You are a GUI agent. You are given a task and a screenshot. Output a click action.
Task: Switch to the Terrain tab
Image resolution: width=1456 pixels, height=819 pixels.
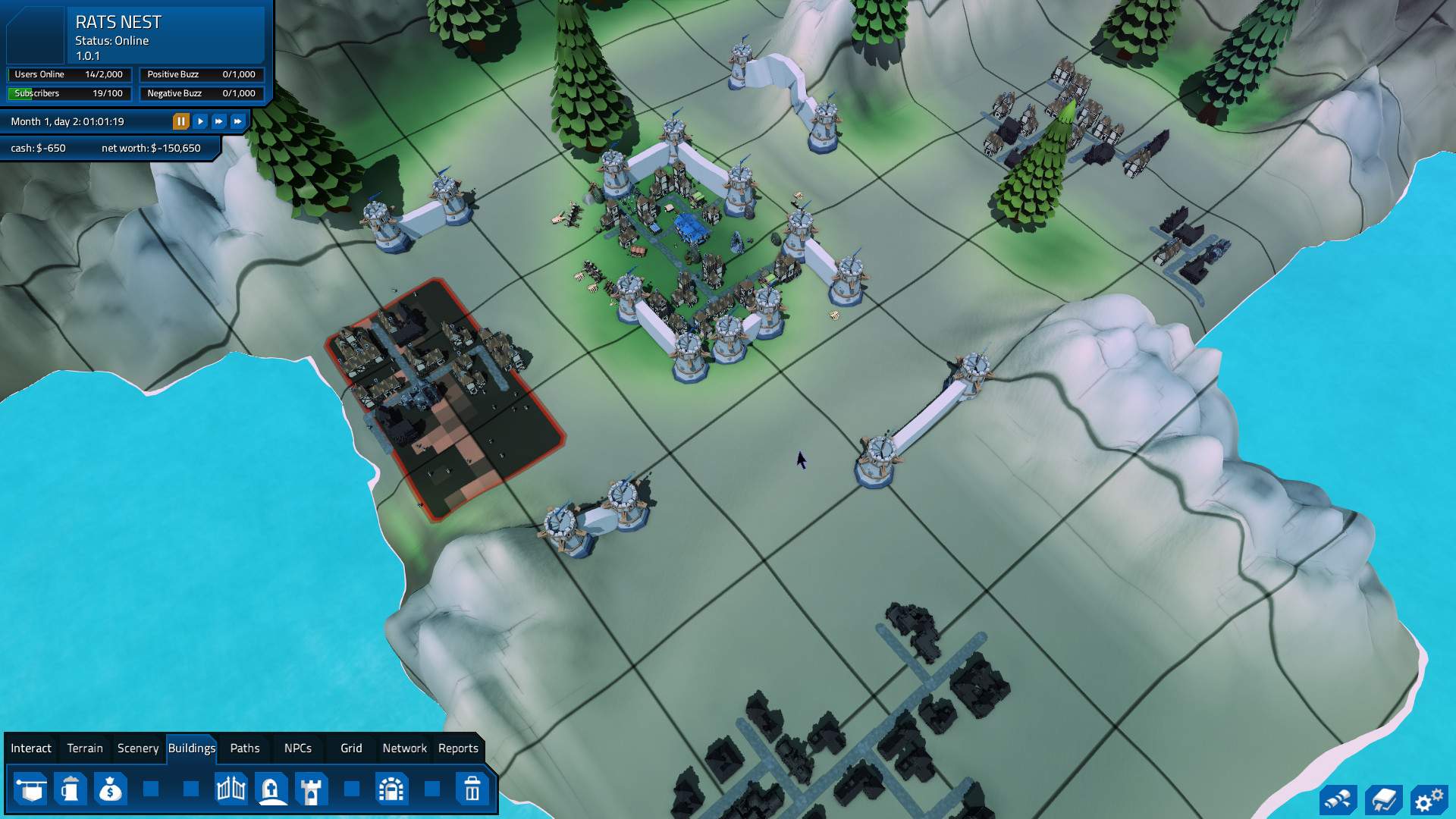point(84,748)
